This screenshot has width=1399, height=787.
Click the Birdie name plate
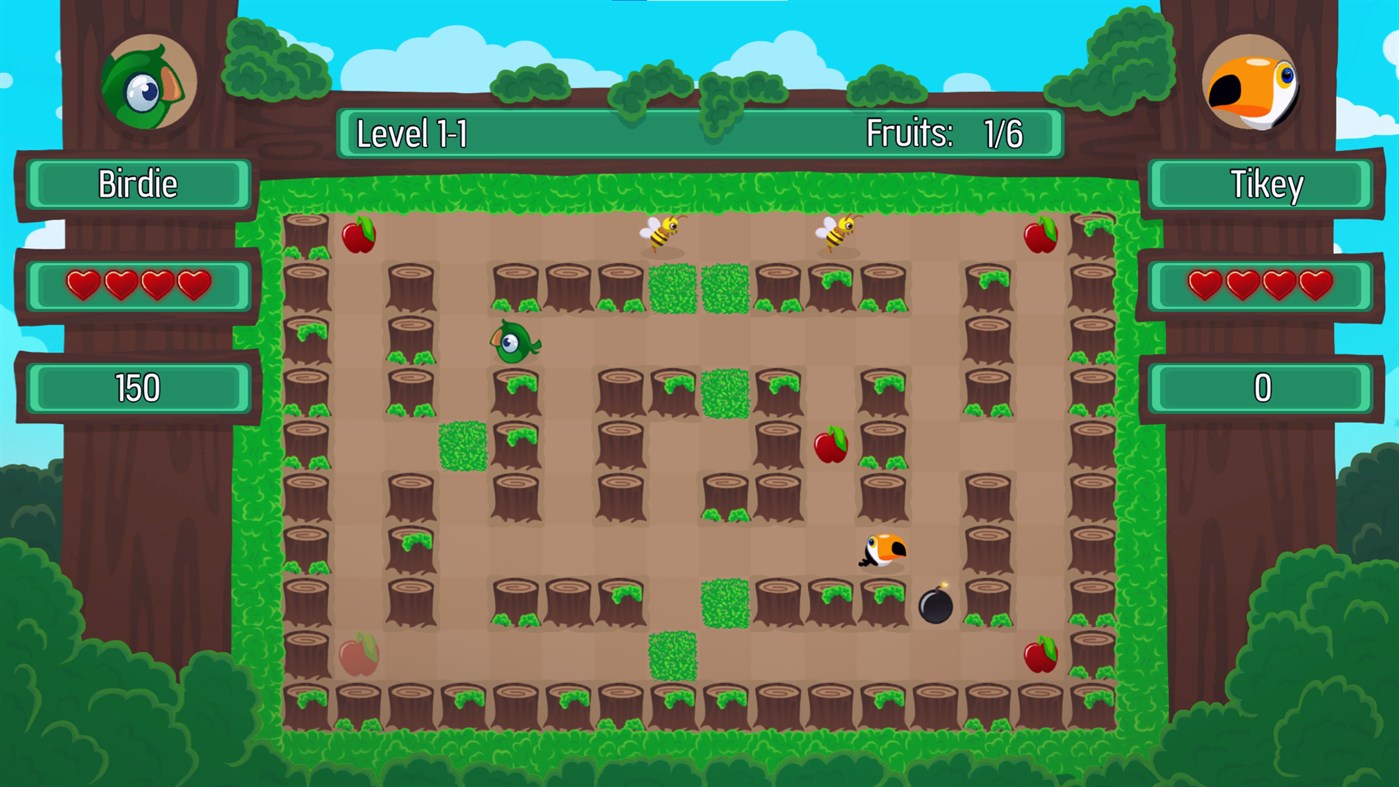tap(137, 184)
